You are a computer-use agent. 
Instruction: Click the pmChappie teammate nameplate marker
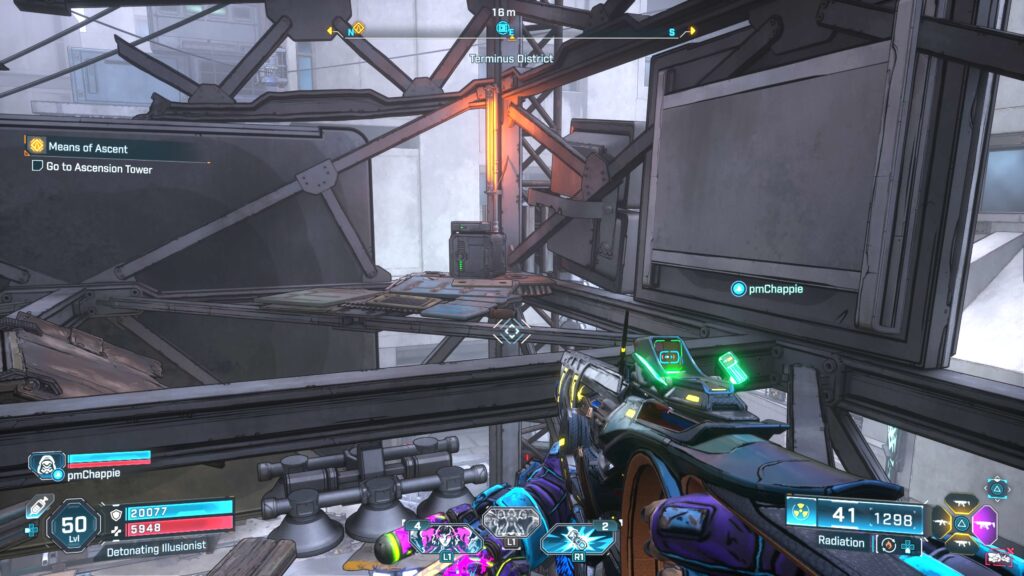coord(739,289)
